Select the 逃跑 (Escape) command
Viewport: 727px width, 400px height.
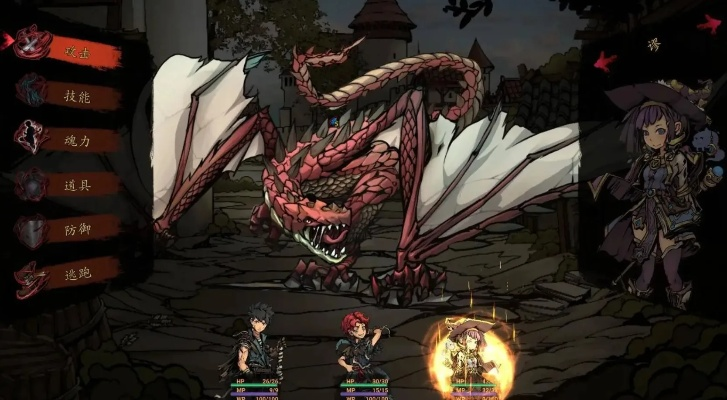[78, 273]
